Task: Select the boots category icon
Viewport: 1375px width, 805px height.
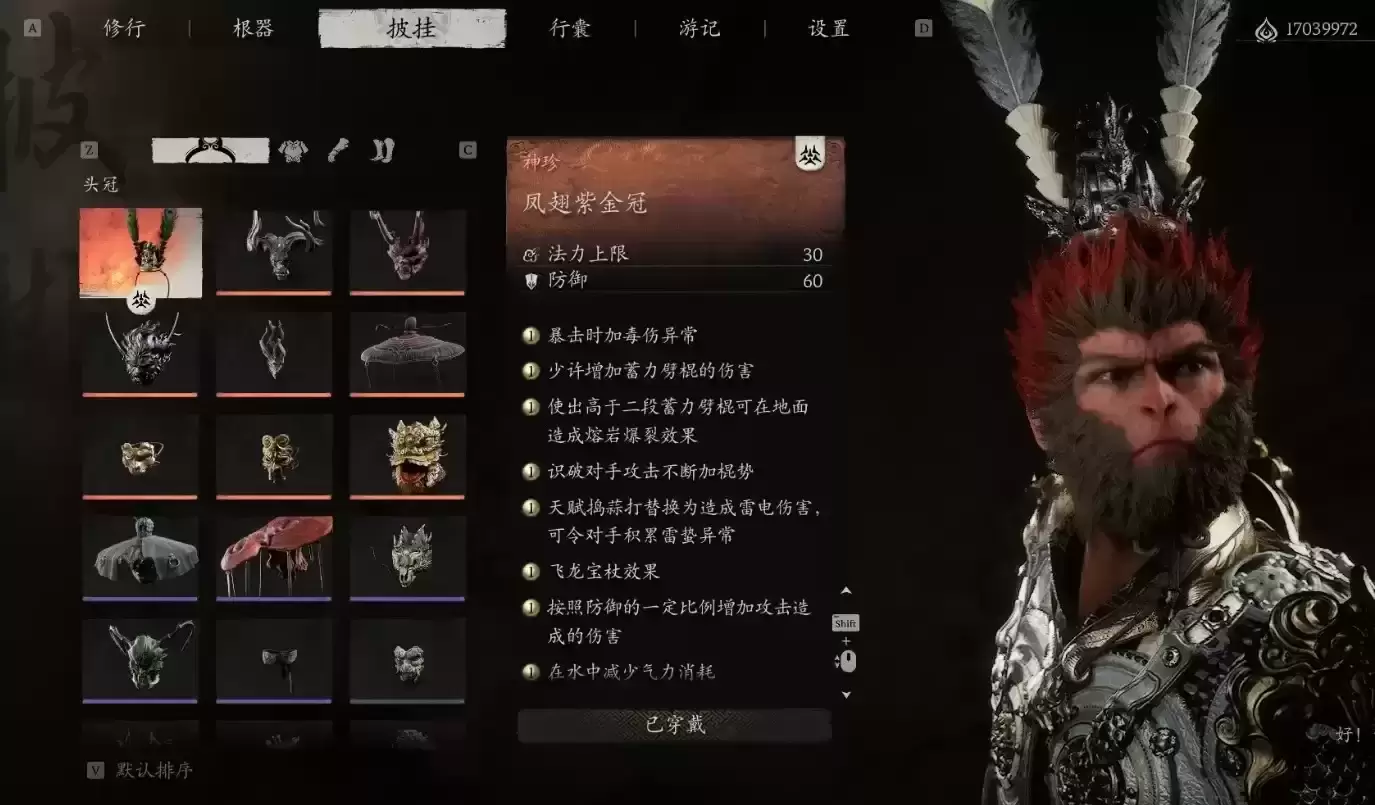Action: [382, 150]
